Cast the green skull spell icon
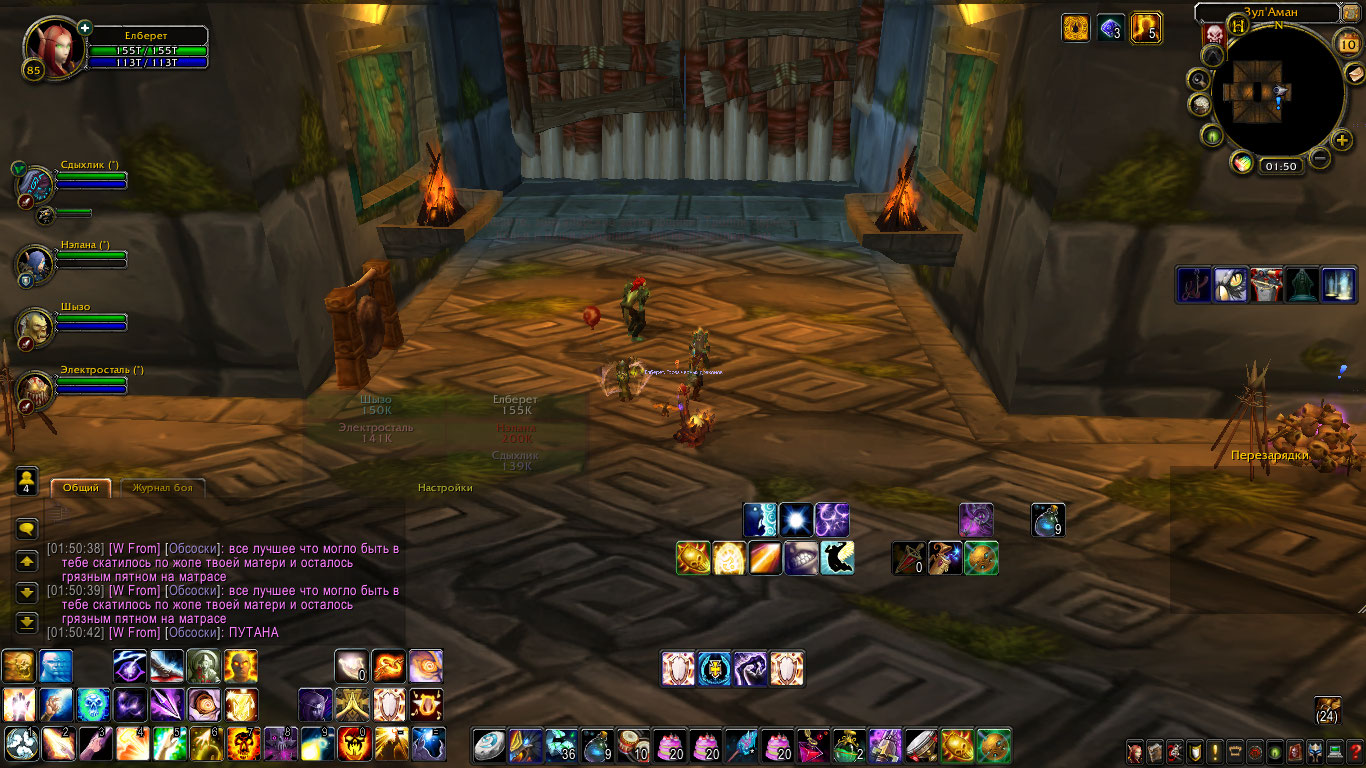Screen dimensions: 1366x768 [x=92, y=705]
